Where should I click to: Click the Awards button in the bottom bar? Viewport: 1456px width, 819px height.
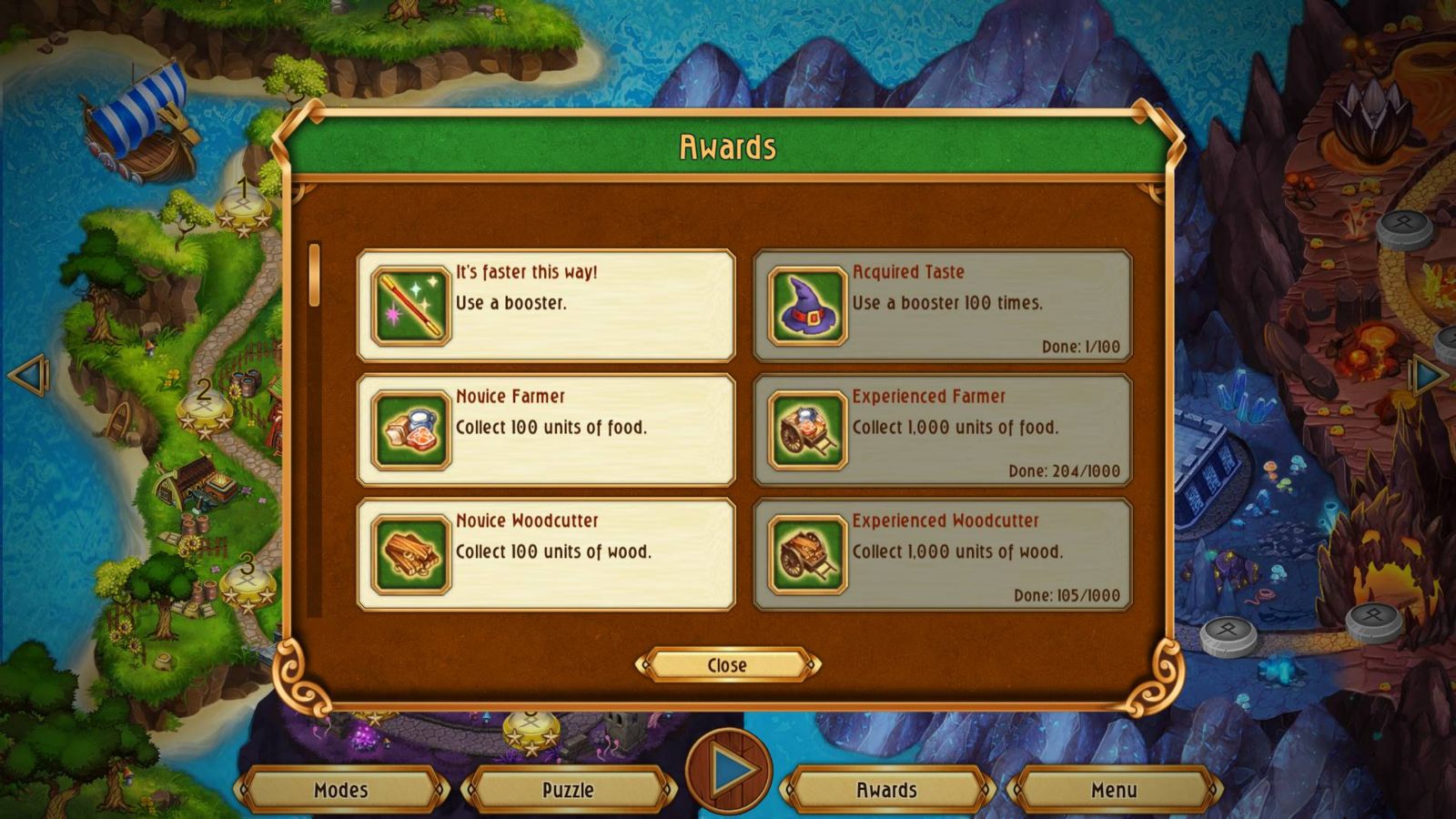886,790
